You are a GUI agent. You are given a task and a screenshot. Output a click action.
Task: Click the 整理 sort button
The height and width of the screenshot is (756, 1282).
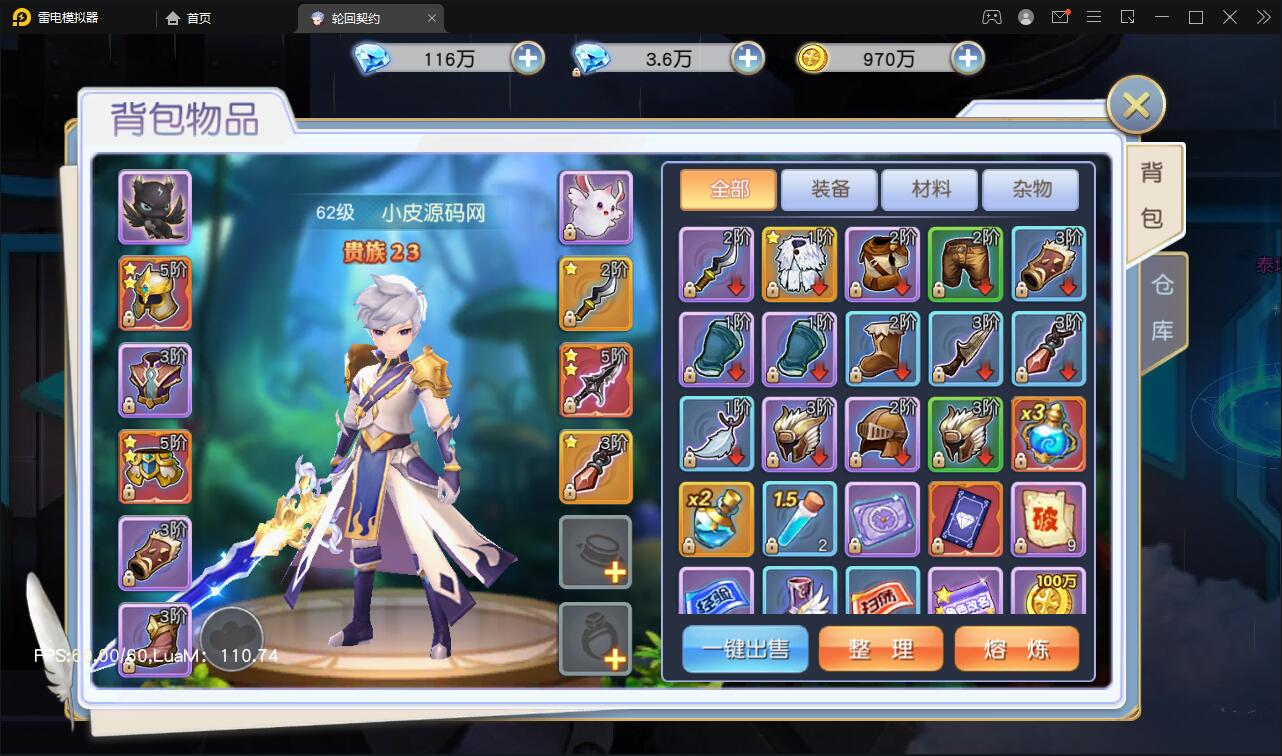click(881, 649)
